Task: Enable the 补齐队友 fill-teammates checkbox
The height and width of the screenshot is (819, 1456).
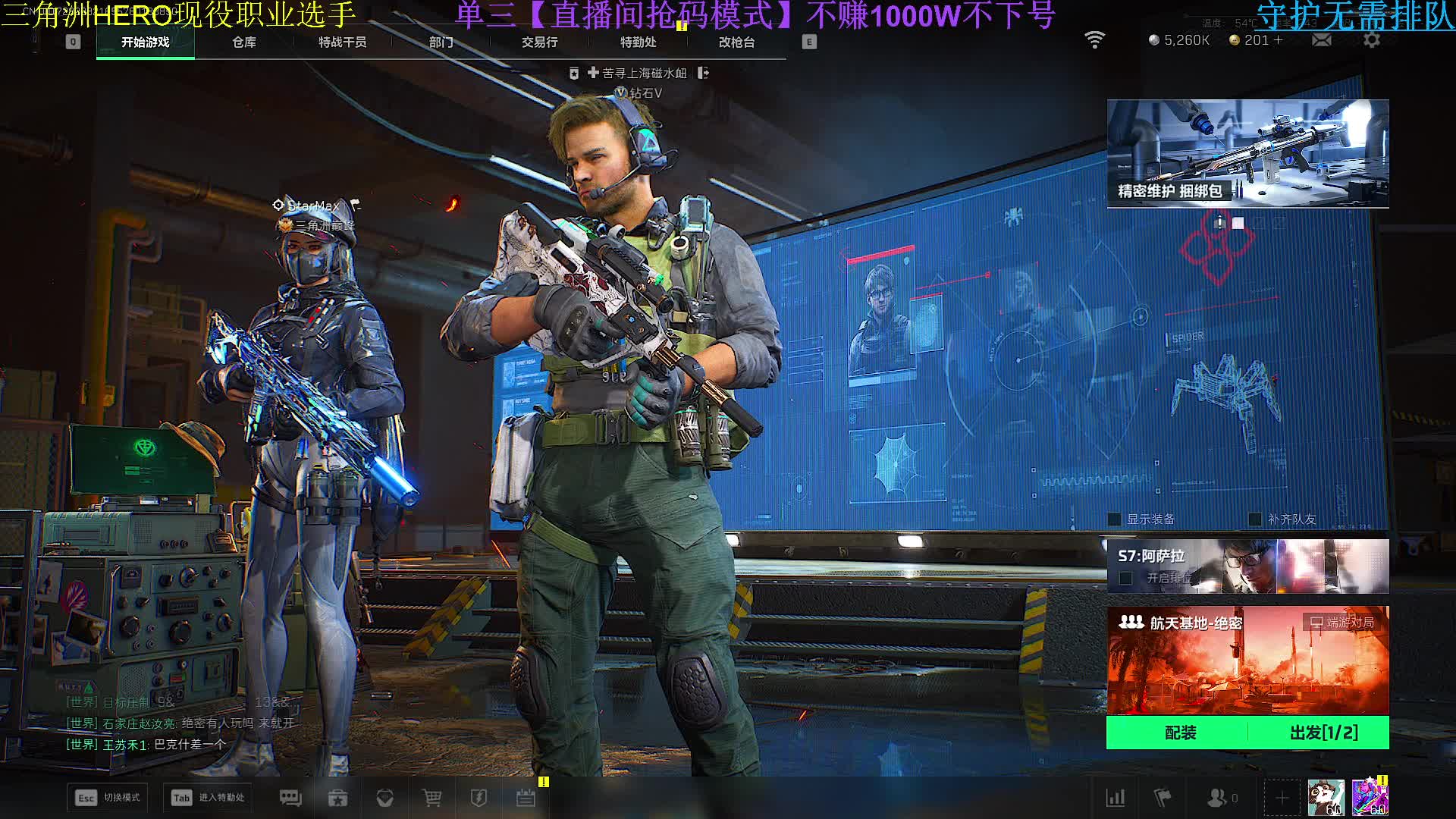Action: click(1255, 519)
